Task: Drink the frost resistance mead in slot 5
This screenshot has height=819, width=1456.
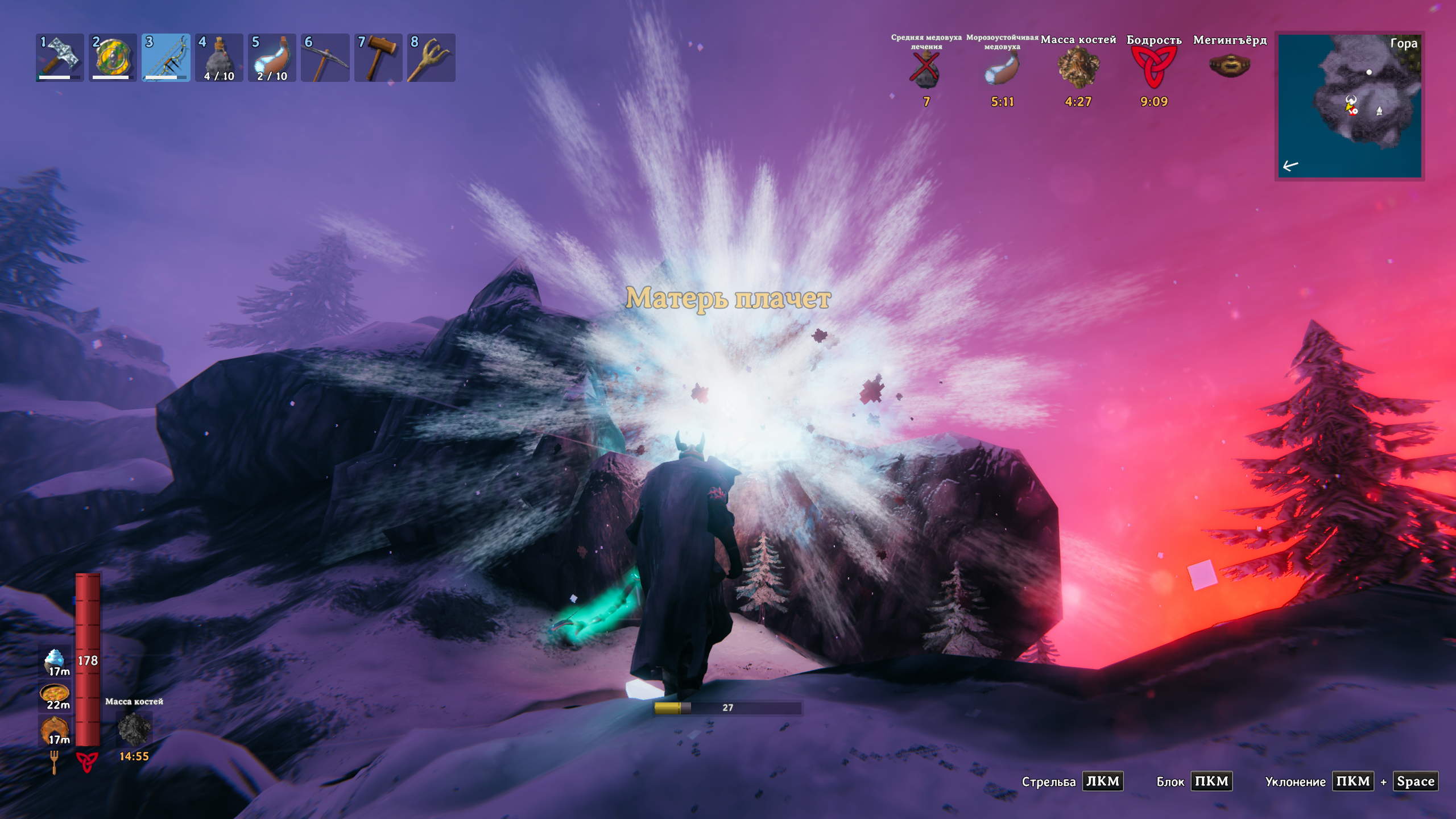Action: coord(272,57)
